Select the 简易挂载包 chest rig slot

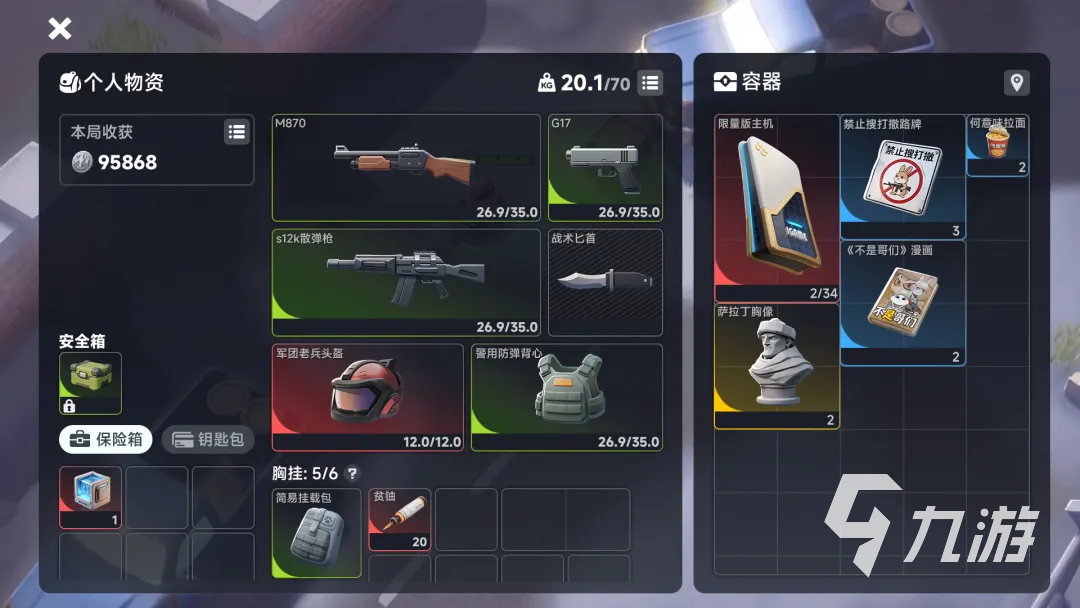tap(316, 533)
